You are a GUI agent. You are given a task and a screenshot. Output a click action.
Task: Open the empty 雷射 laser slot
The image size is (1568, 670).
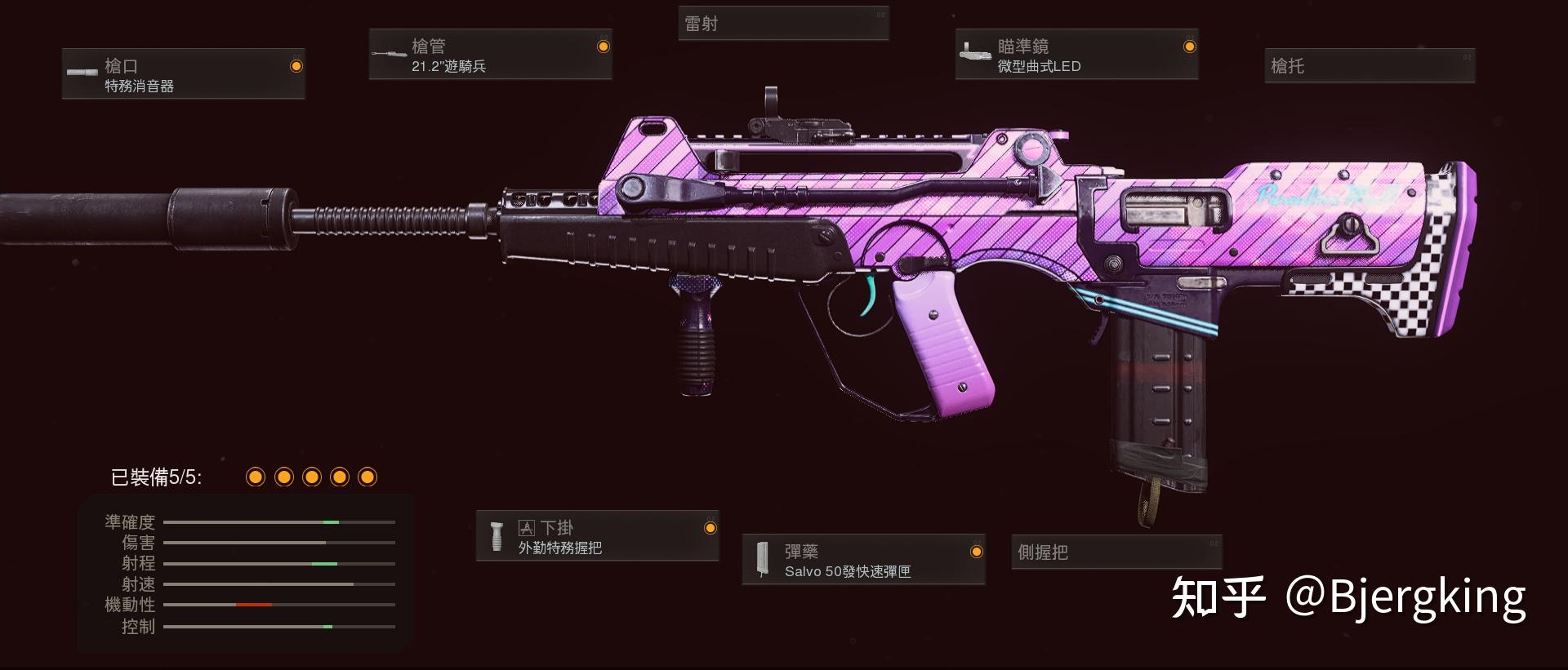(x=782, y=24)
